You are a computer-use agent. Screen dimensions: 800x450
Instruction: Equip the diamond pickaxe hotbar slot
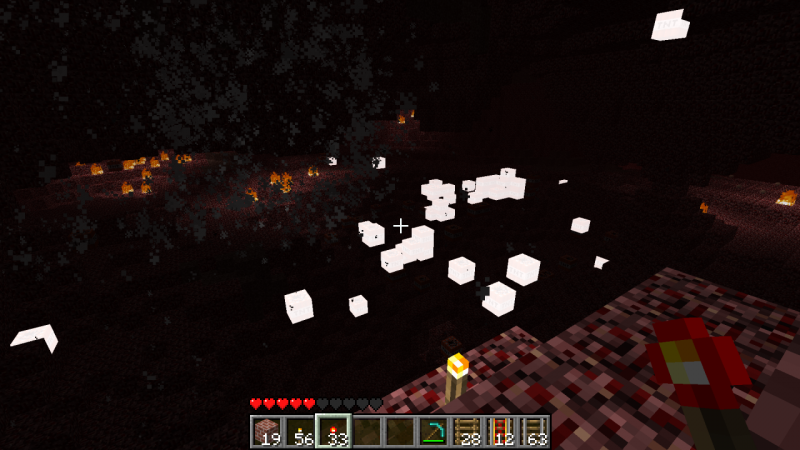click(433, 431)
